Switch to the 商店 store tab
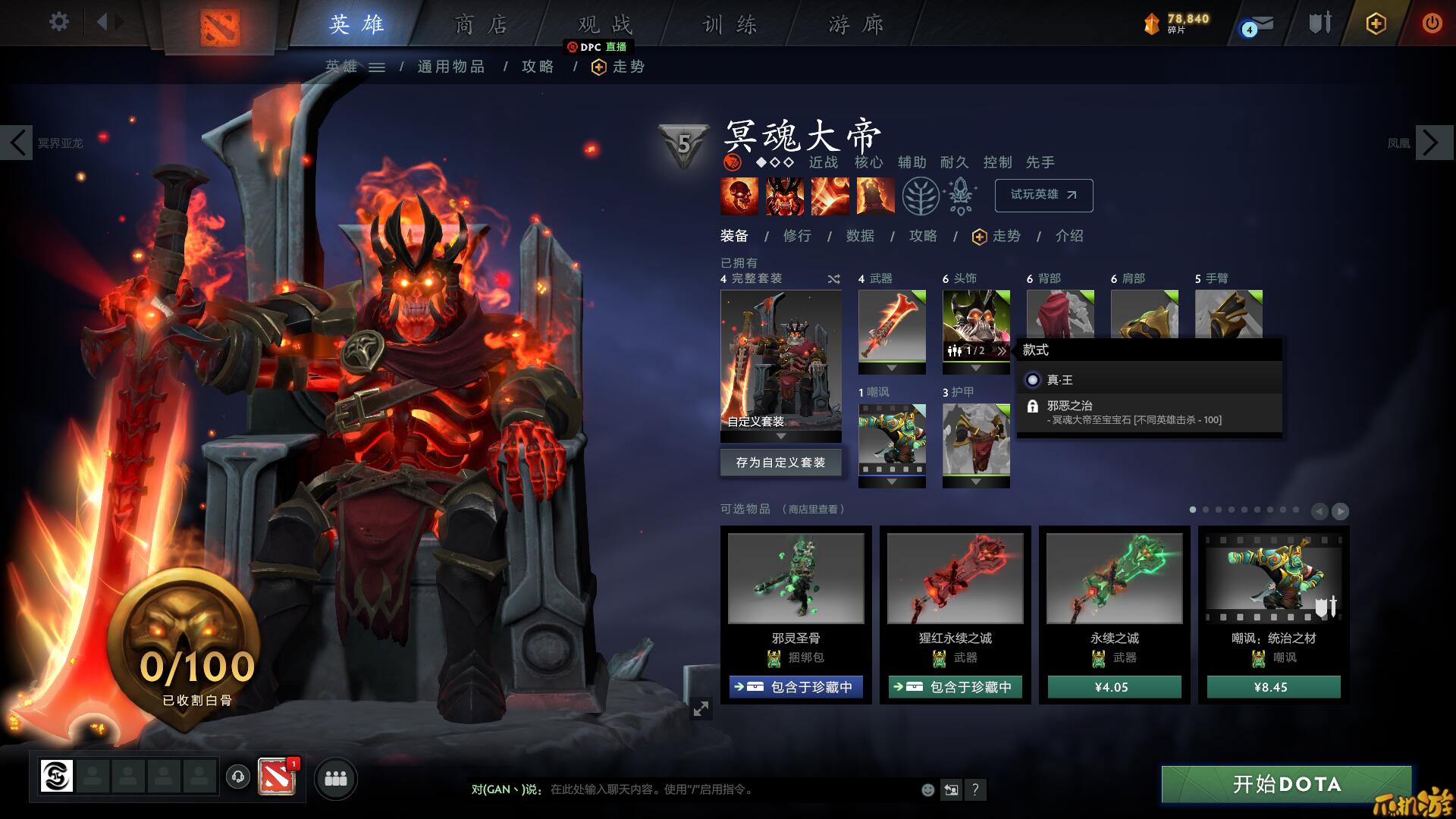Screen dimensions: 1456x819 [x=481, y=25]
